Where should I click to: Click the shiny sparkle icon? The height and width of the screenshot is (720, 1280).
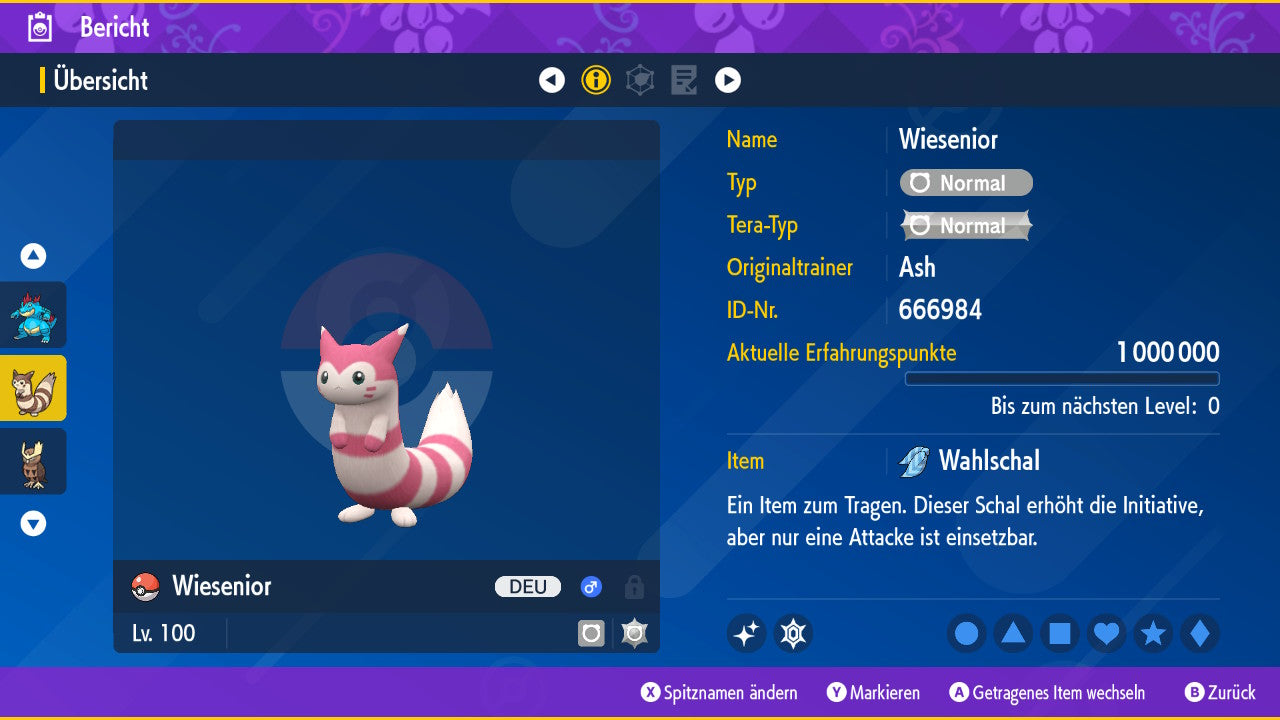(x=746, y=633)
